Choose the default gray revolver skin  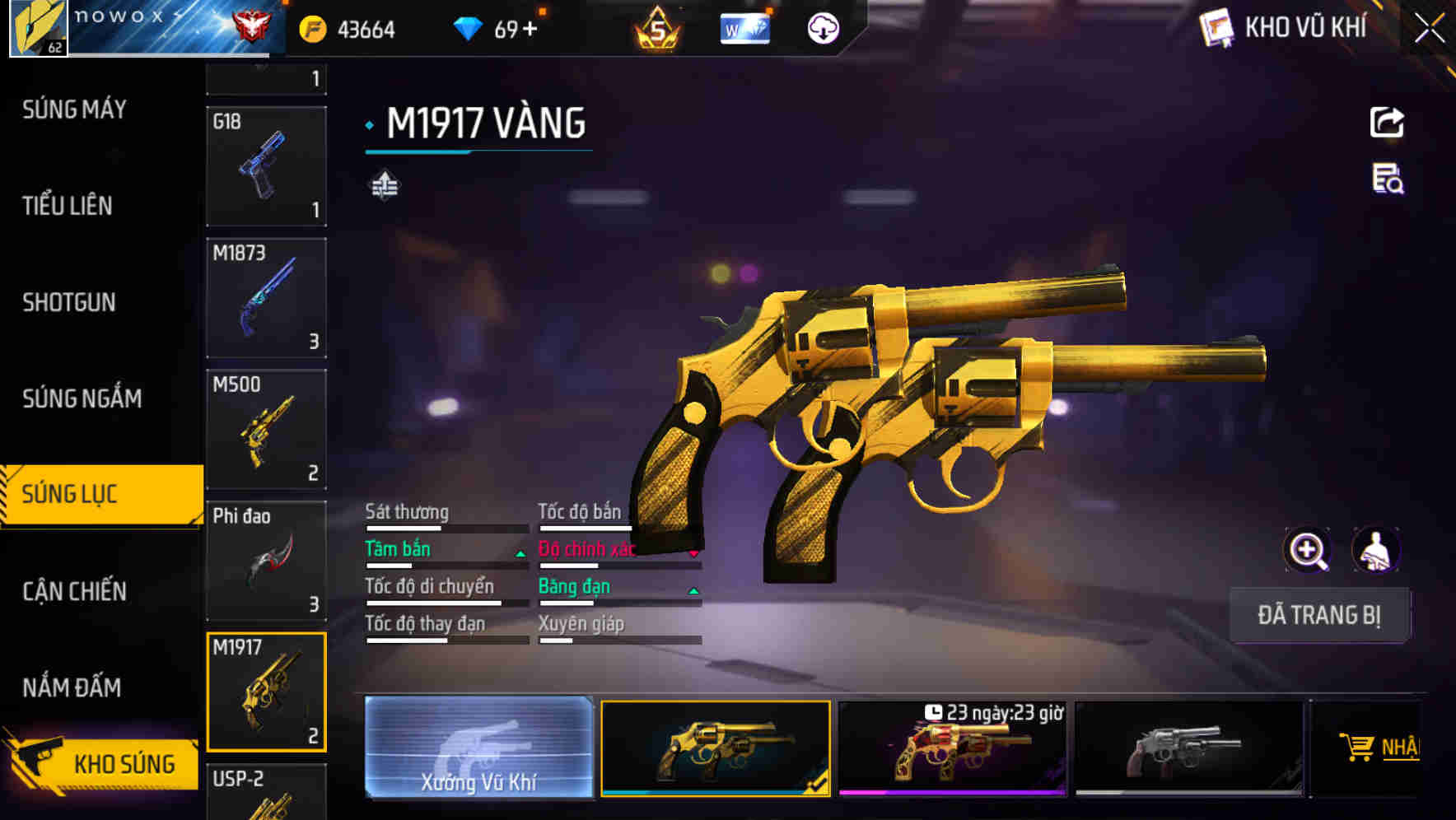[1188, 748]
